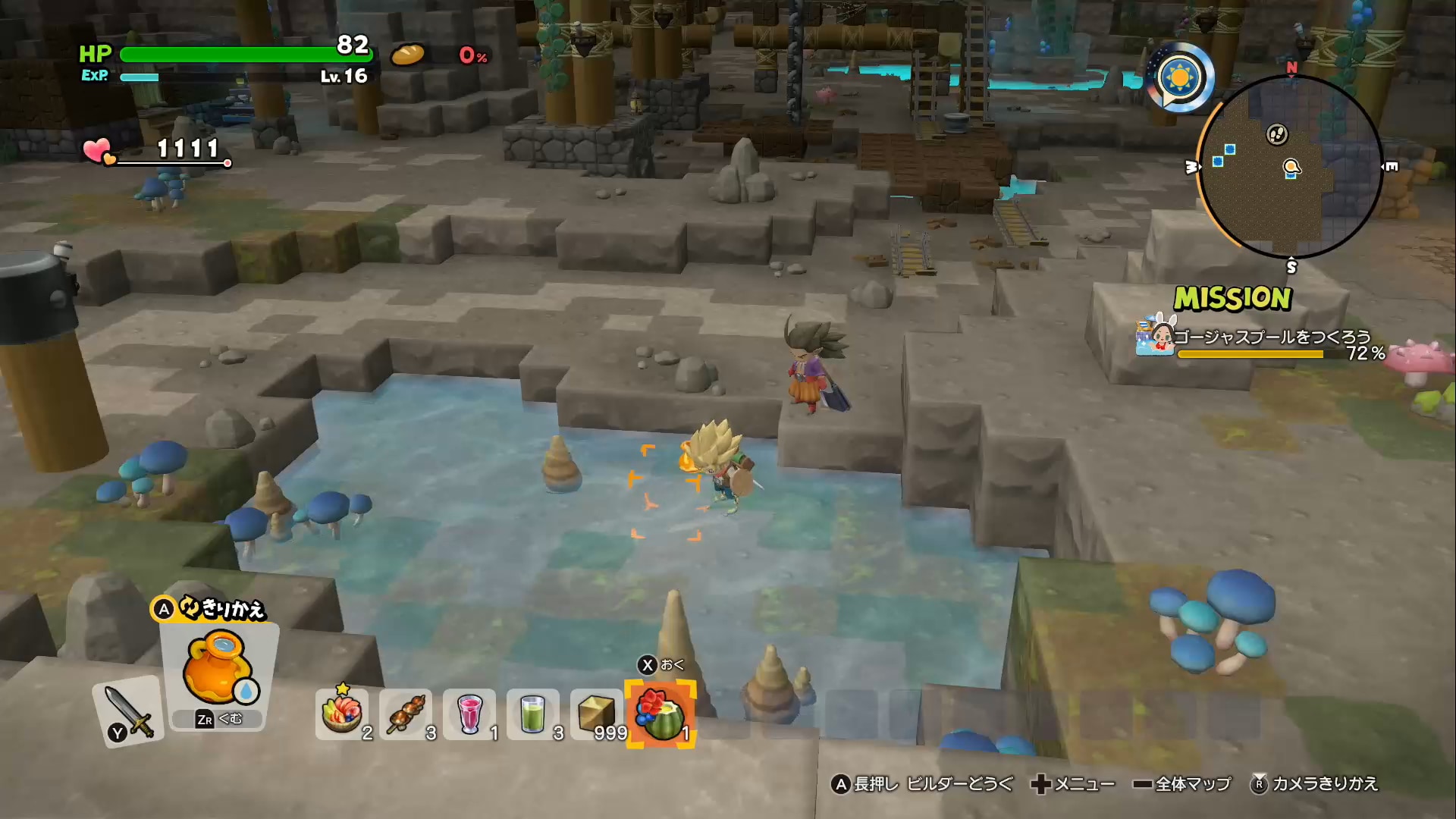Click the footprints marker on minimap
The width and height of the screenshot is (1456, 819).
[x=1277, y=135]
